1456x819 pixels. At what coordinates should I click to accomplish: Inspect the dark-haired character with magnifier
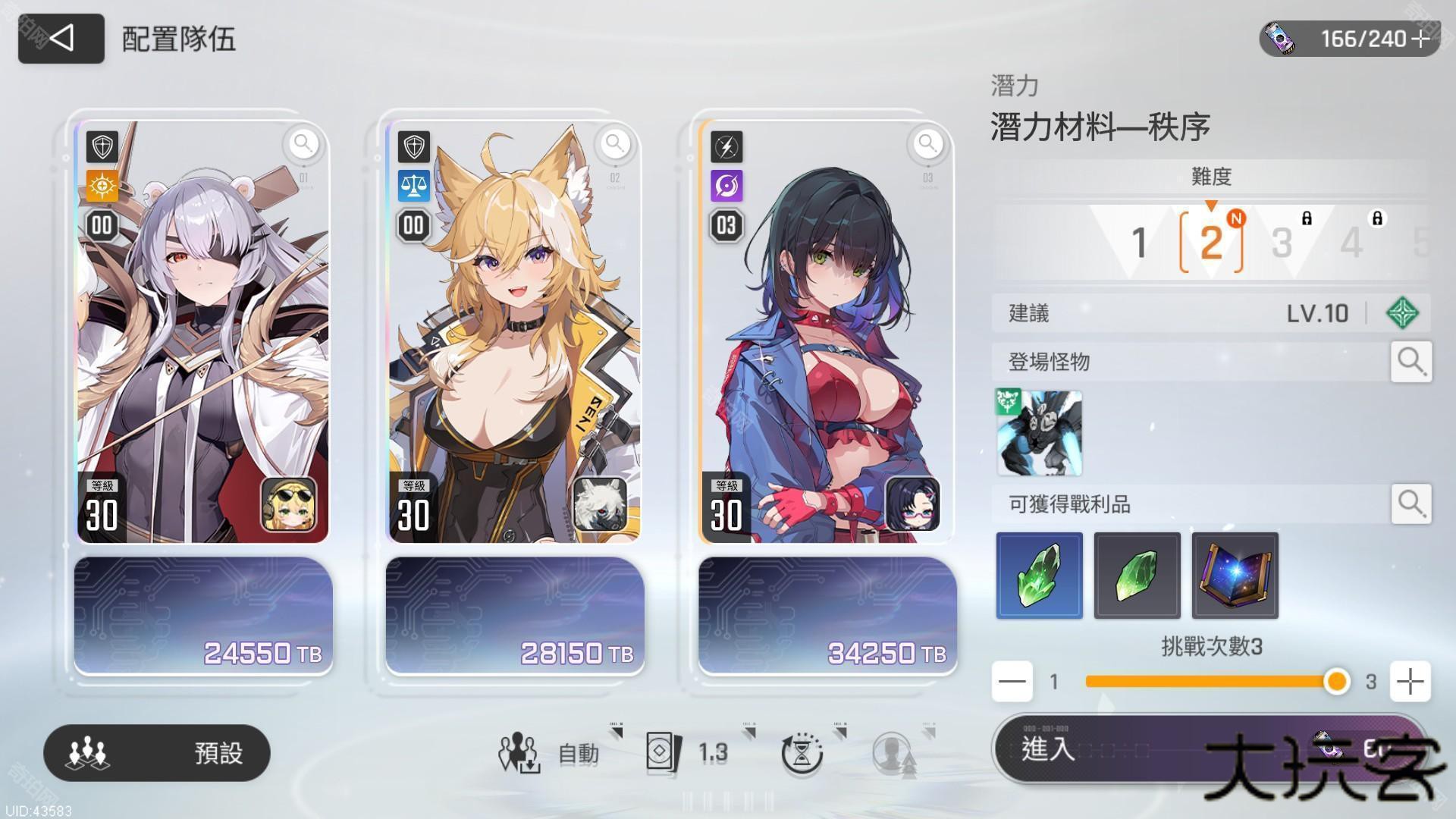coord(927,143)
